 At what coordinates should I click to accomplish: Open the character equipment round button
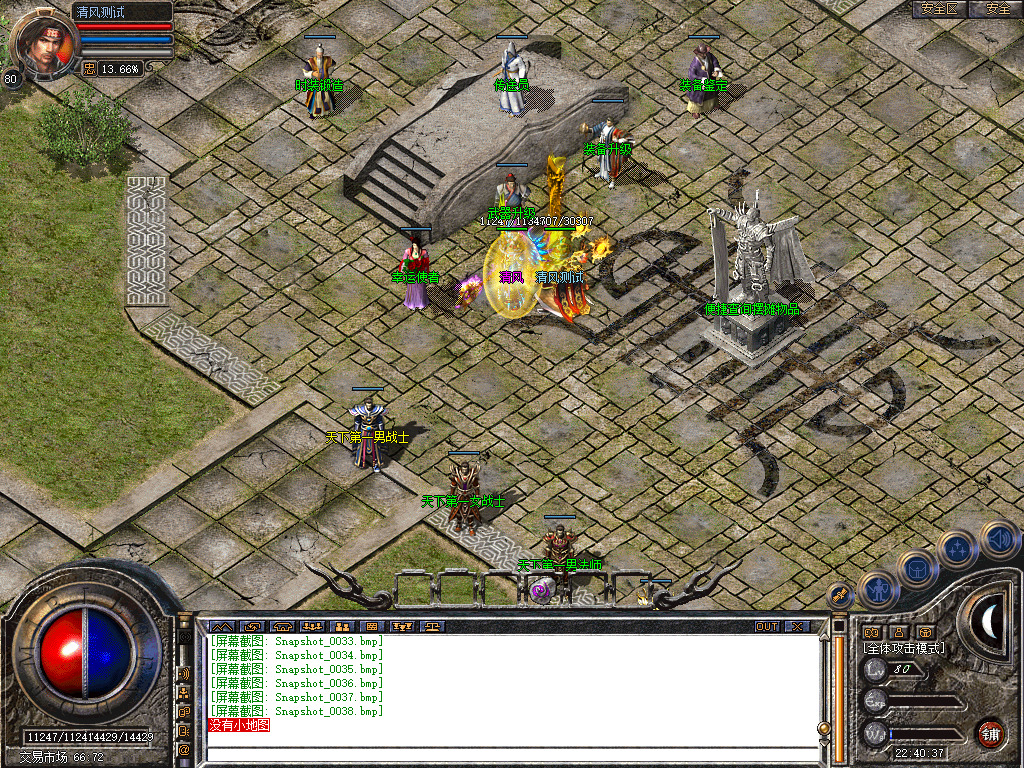tap(875, 591)
